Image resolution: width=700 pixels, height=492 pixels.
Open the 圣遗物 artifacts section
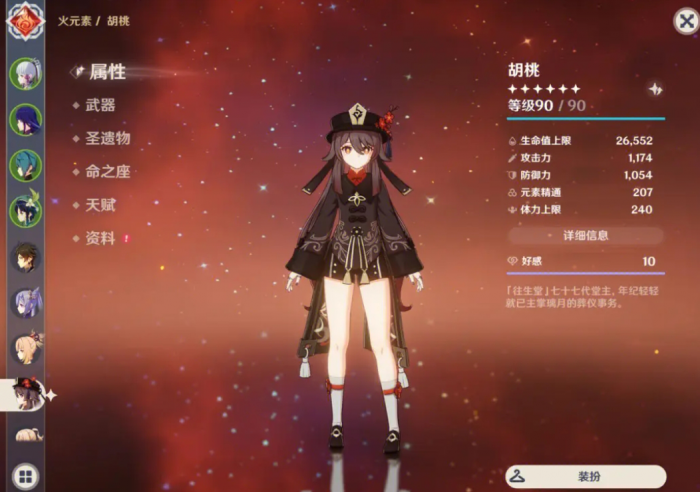pyautogui.click(x=107, y=138)
